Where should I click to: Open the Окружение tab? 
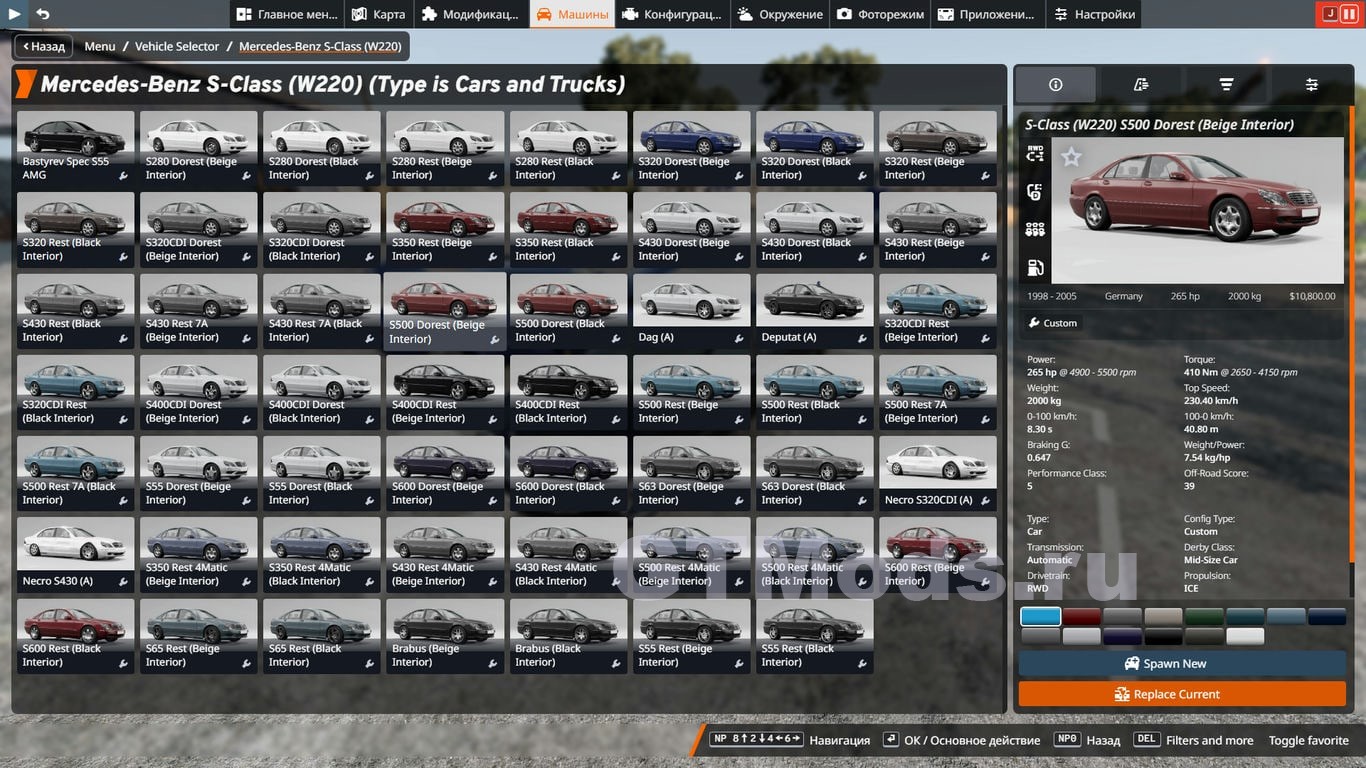[780, 14]
